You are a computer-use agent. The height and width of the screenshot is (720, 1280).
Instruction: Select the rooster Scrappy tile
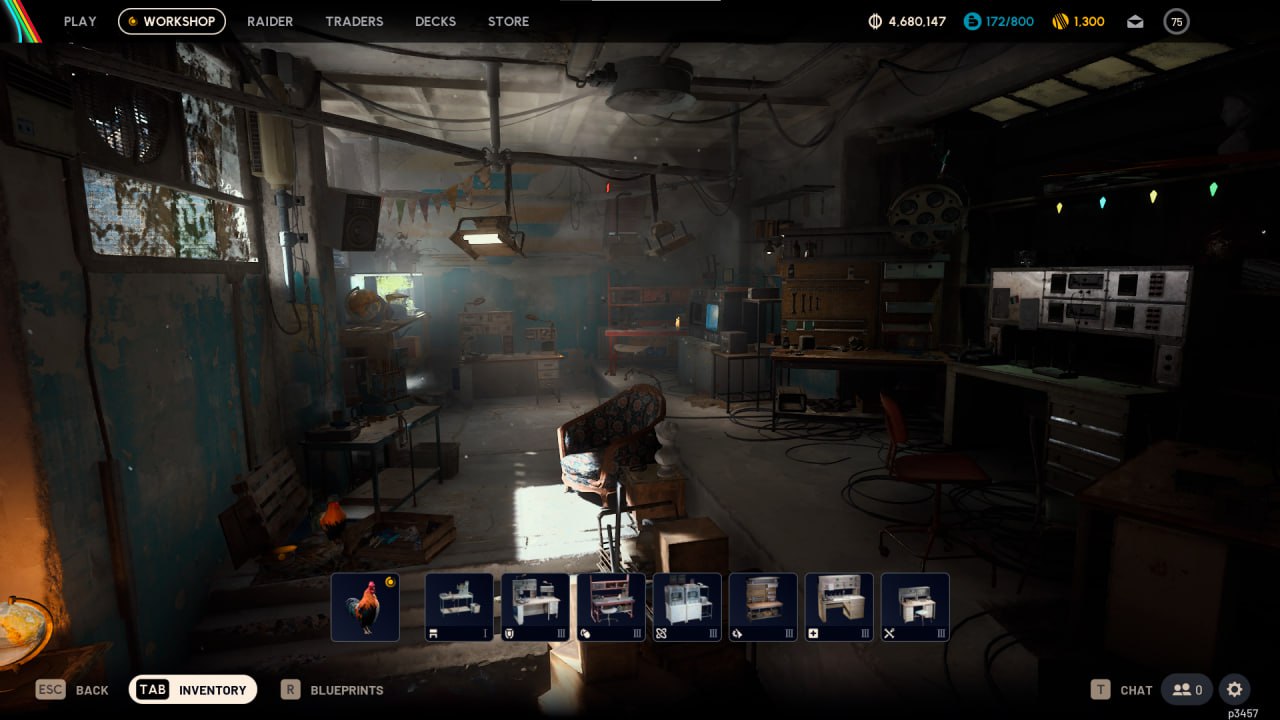[365, 606]
